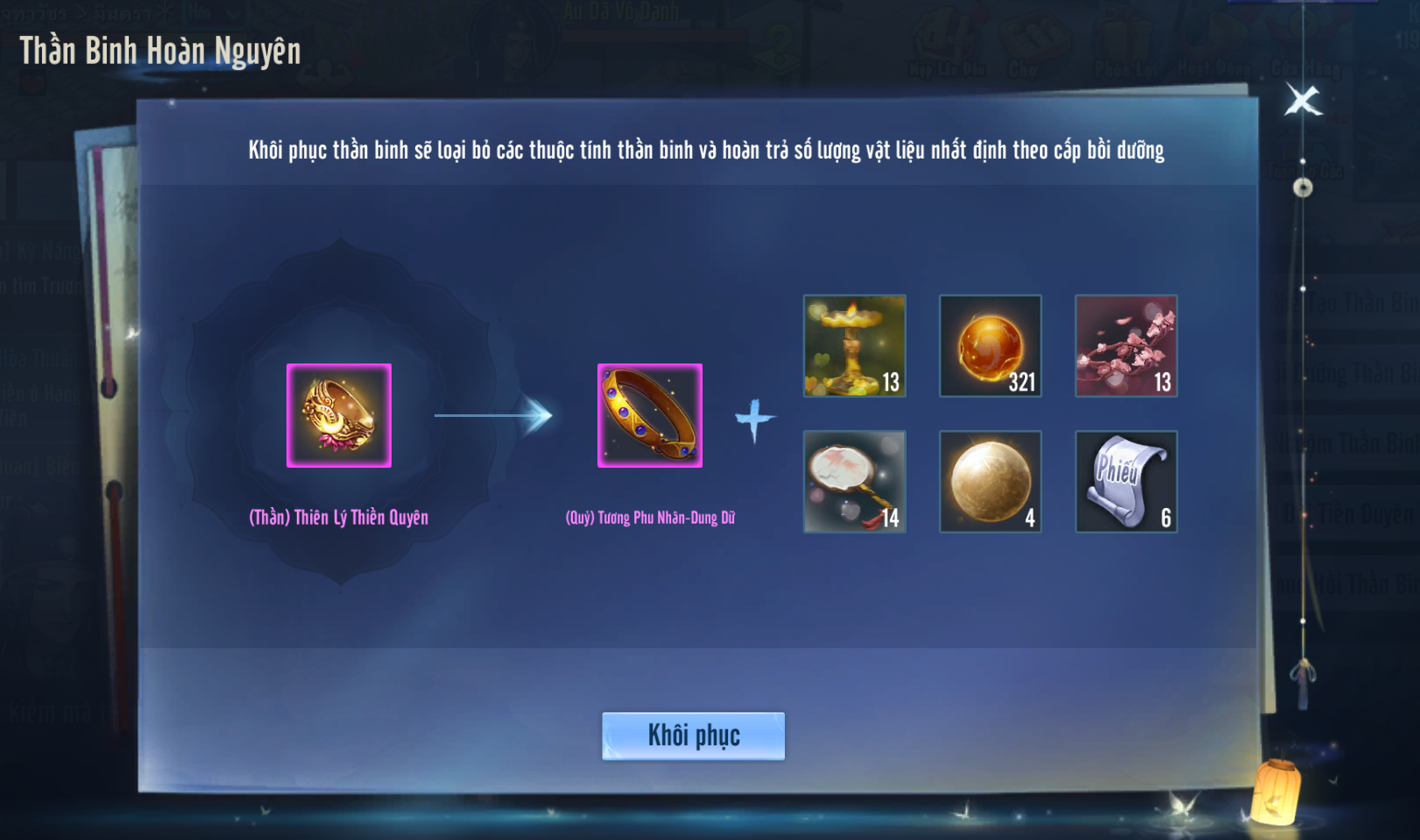Inspect the Phiếu scroll ticket item
Image resolution: width=1420 pixels, height=840 pixels.
tap(1127, 482)
